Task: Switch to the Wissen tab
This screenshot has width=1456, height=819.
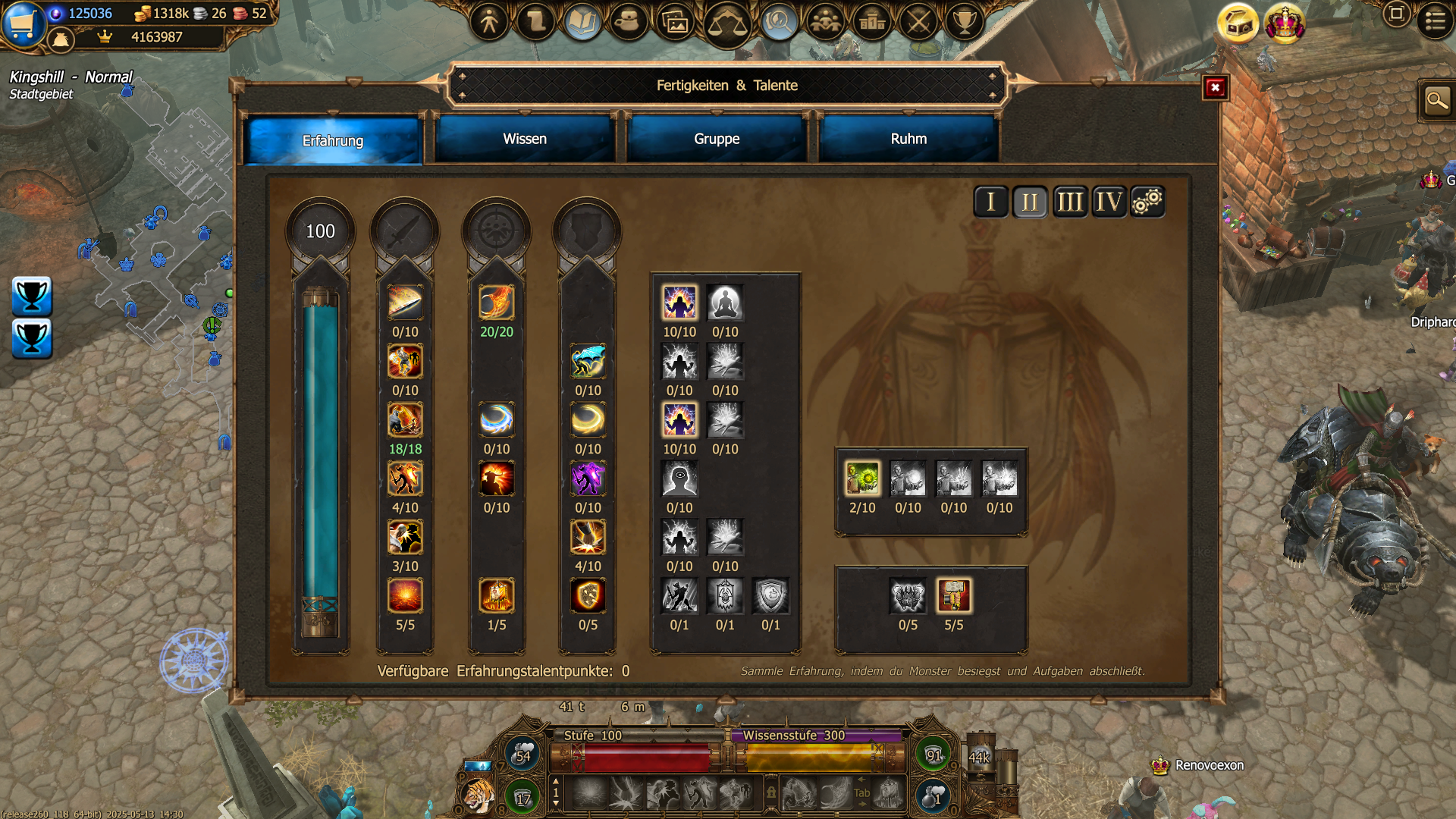Action: coord(524,139)
